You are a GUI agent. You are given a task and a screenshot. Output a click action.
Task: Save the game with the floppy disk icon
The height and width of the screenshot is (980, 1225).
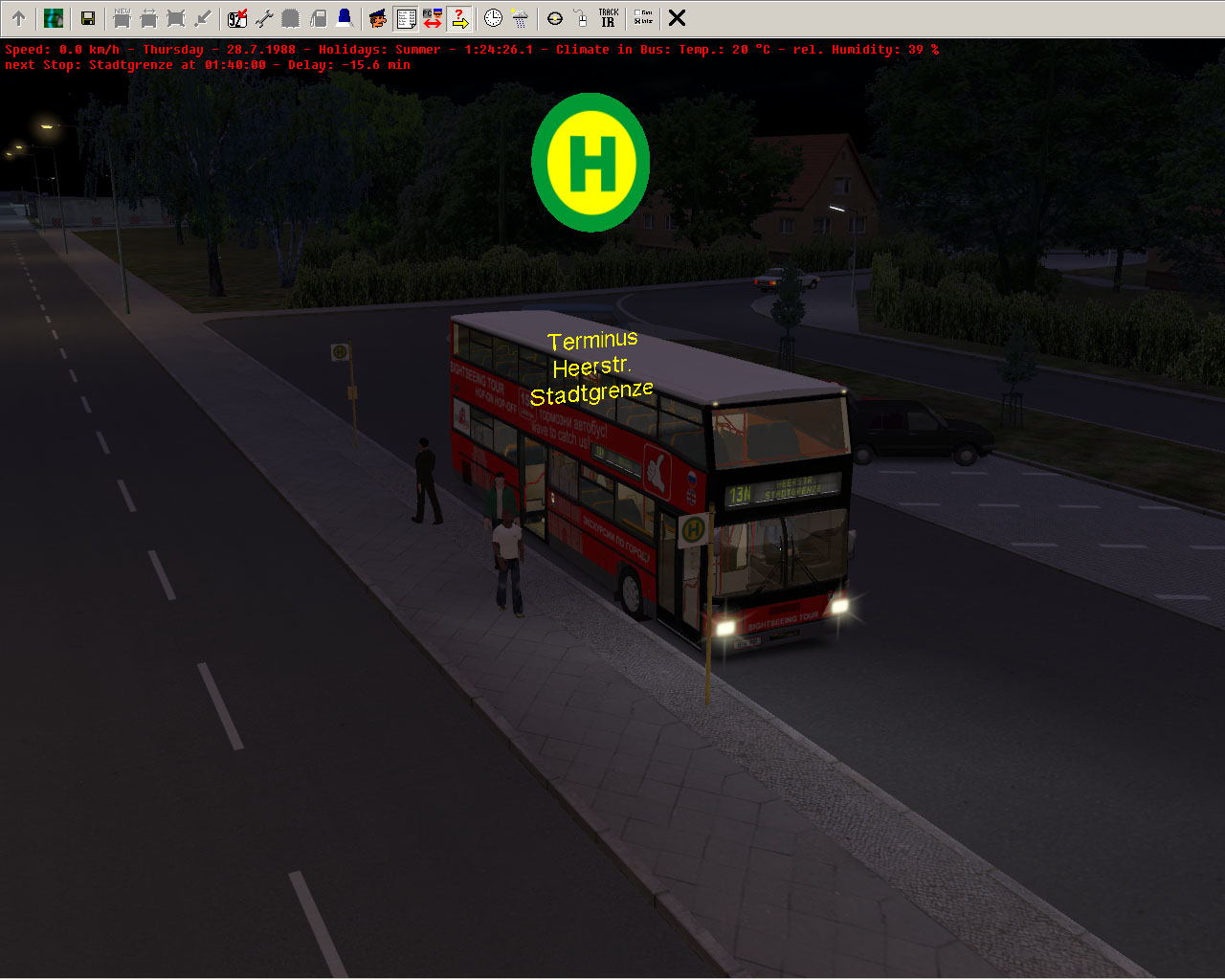[x=88, y=18]
